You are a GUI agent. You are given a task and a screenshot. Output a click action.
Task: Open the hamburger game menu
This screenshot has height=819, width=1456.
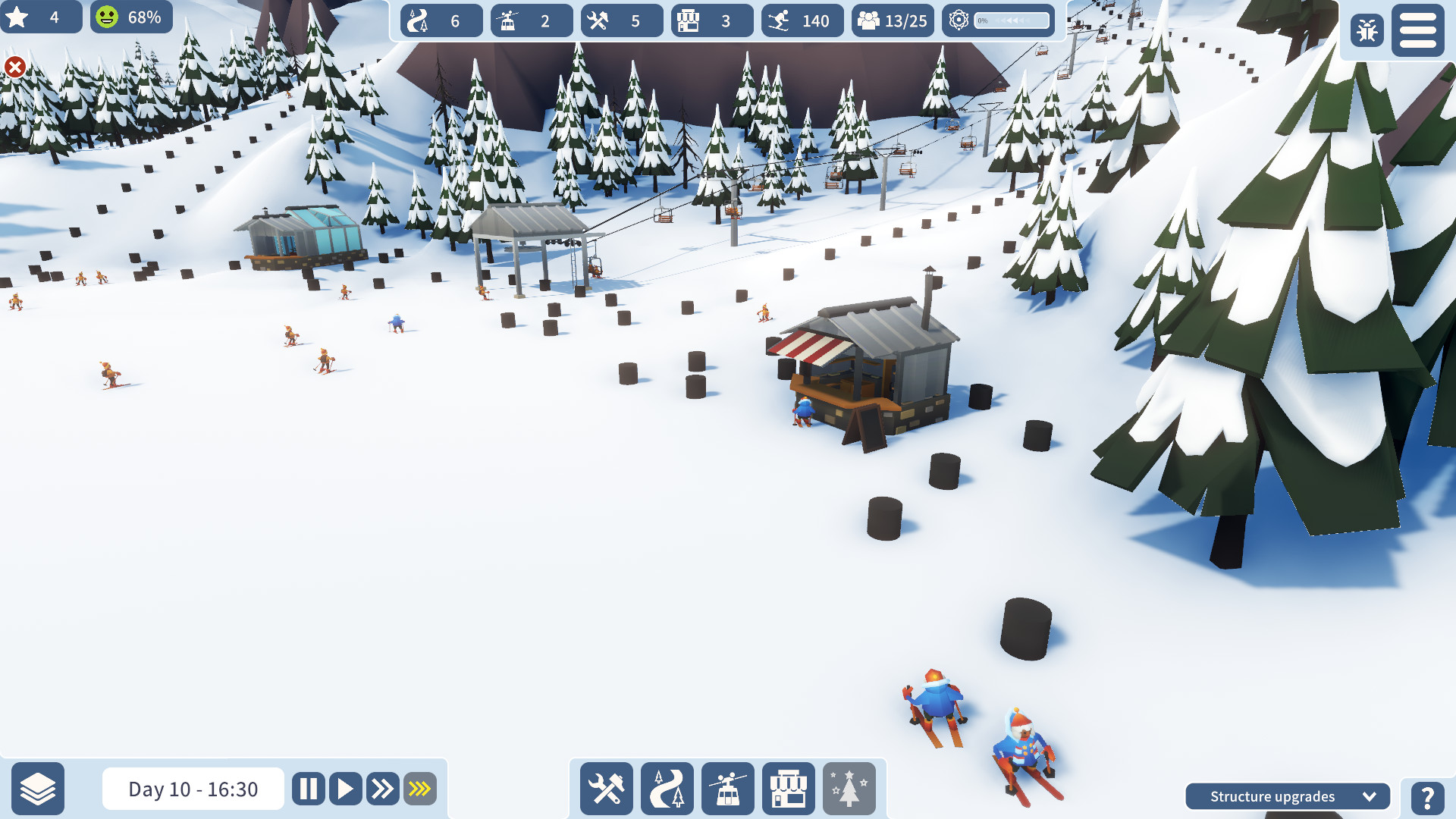click(x=1417, y=30)
